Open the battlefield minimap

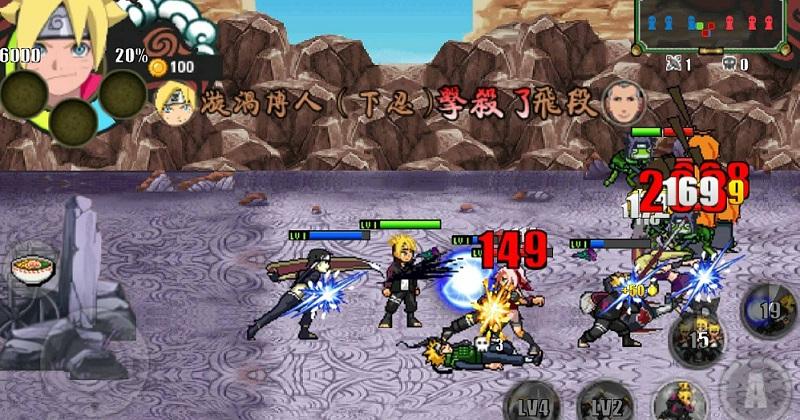point(711,24)
